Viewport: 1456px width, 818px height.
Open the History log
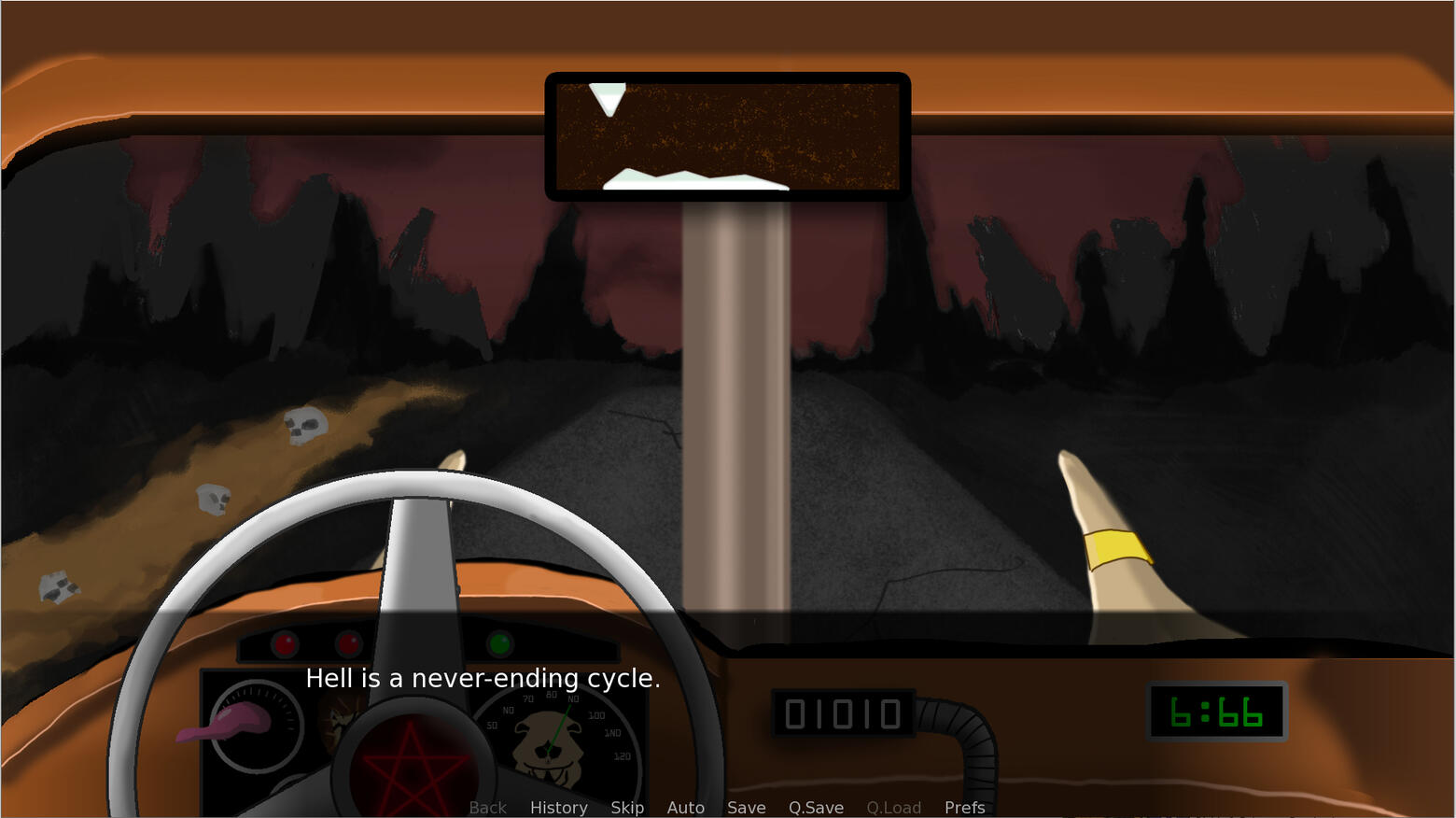[558, 808]
